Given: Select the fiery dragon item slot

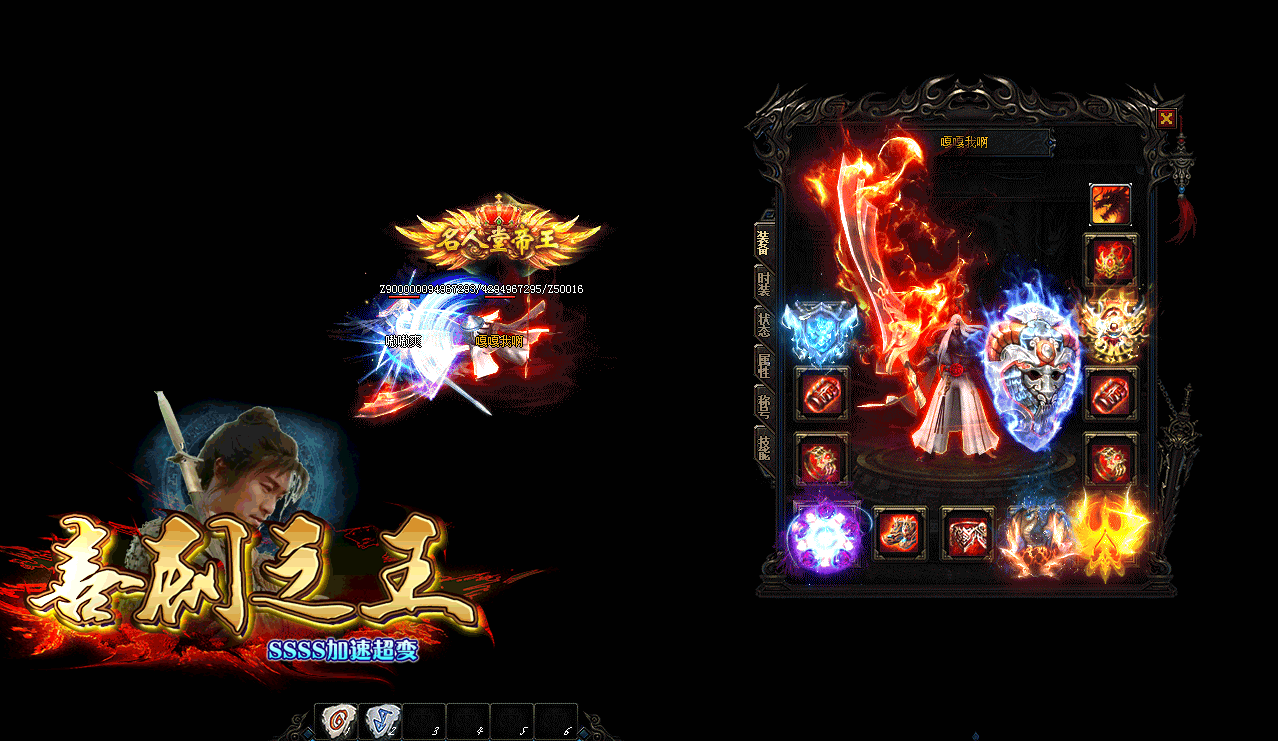Looking at the screenshot, I should coord(1035,540).
